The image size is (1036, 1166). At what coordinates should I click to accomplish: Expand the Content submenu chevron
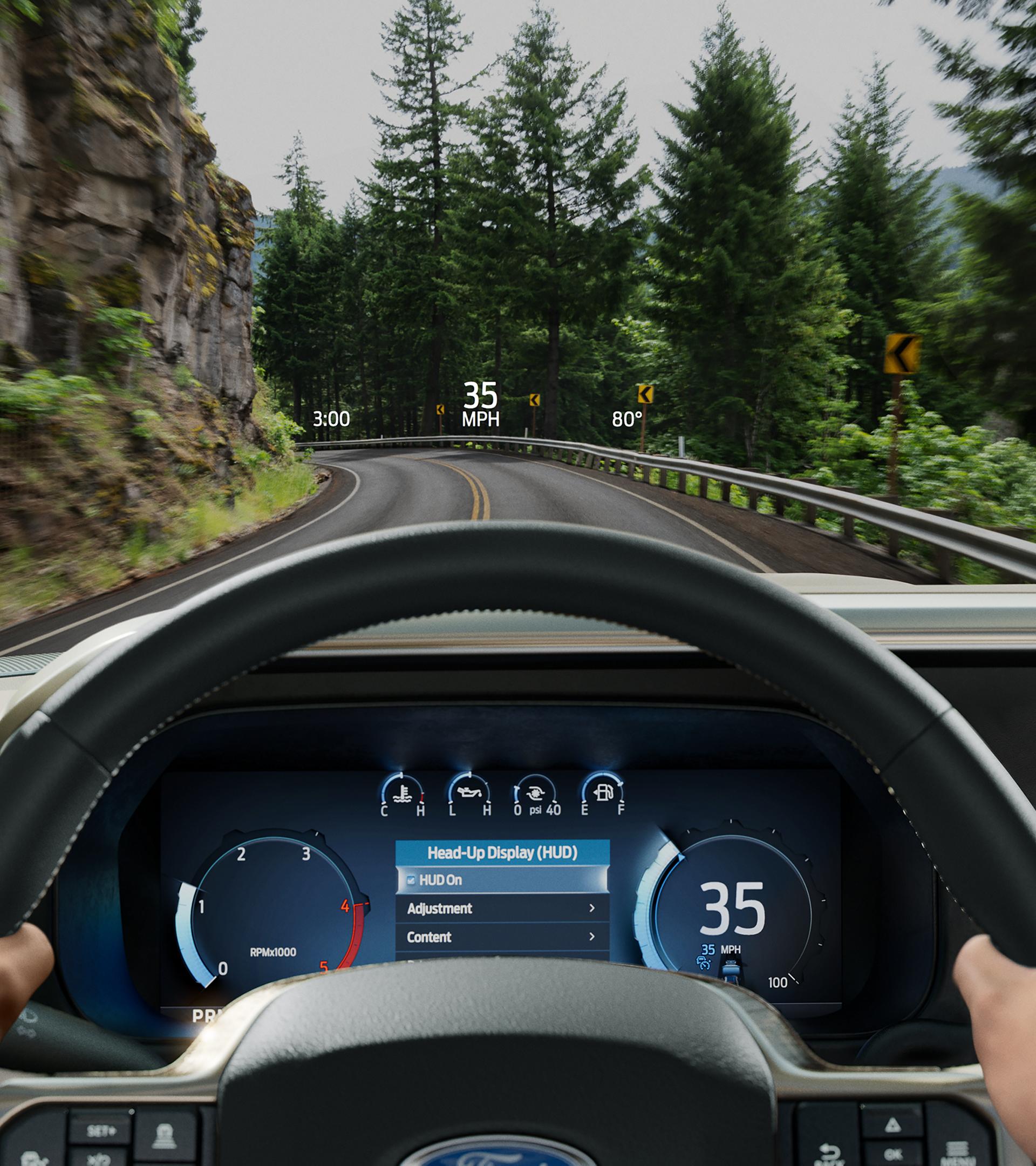pos(592,937)
